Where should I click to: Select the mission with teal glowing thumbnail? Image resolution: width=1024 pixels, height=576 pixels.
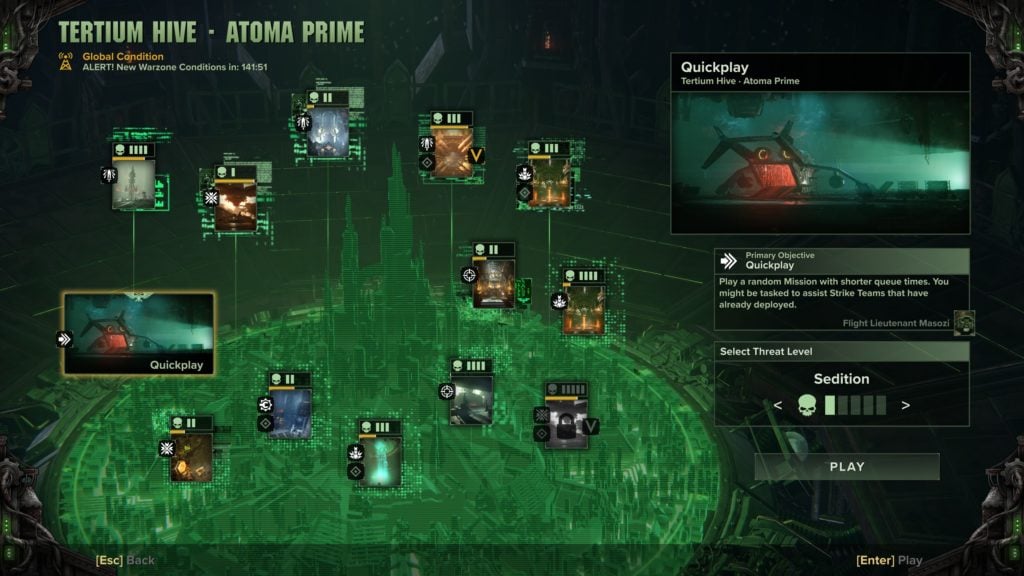coord(381,460)
